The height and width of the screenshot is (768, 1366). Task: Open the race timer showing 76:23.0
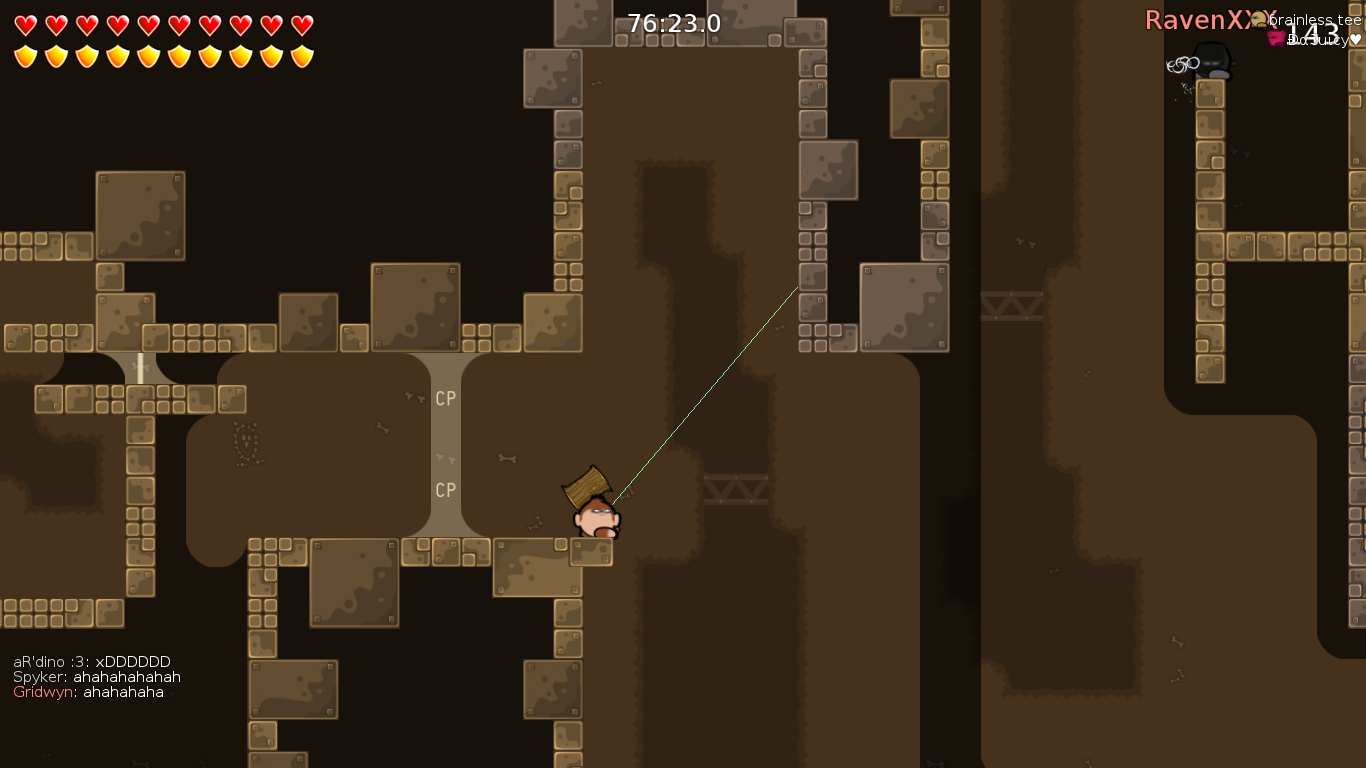(x=672, y=21)
